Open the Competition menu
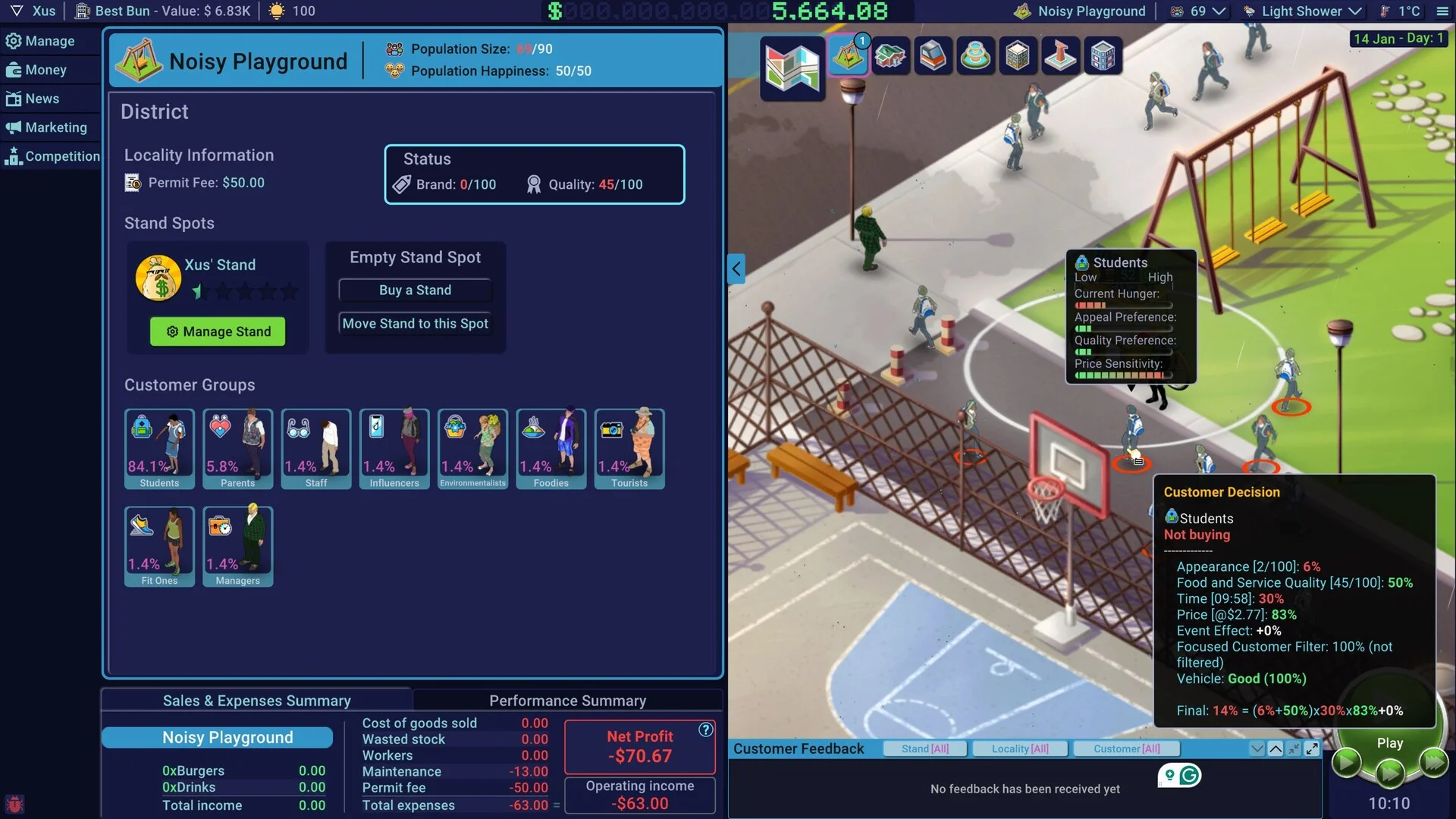 [x=61, y=156]
